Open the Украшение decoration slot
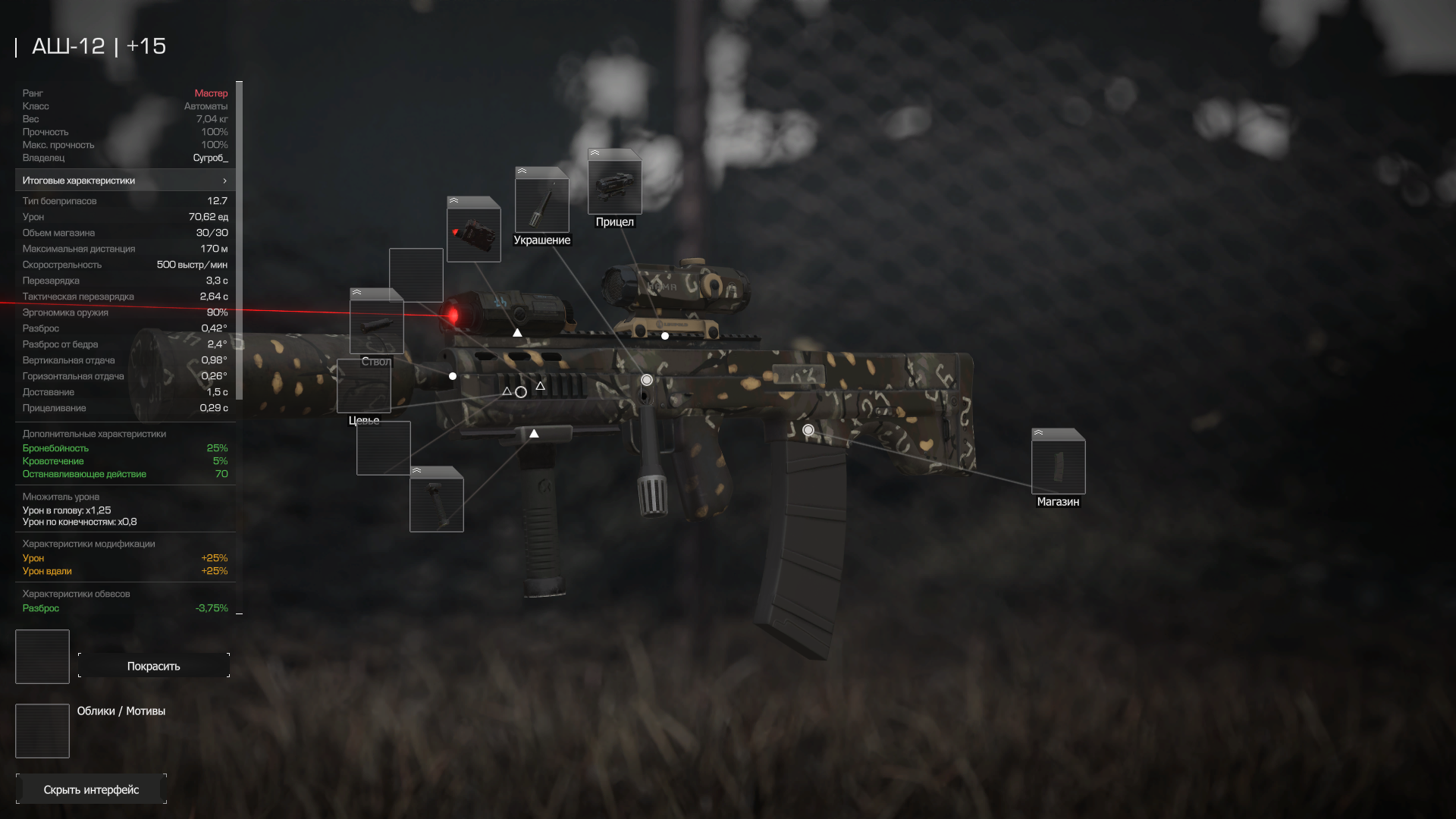The height and width of the screenshot is (819, 1456). tap(541, 201)
